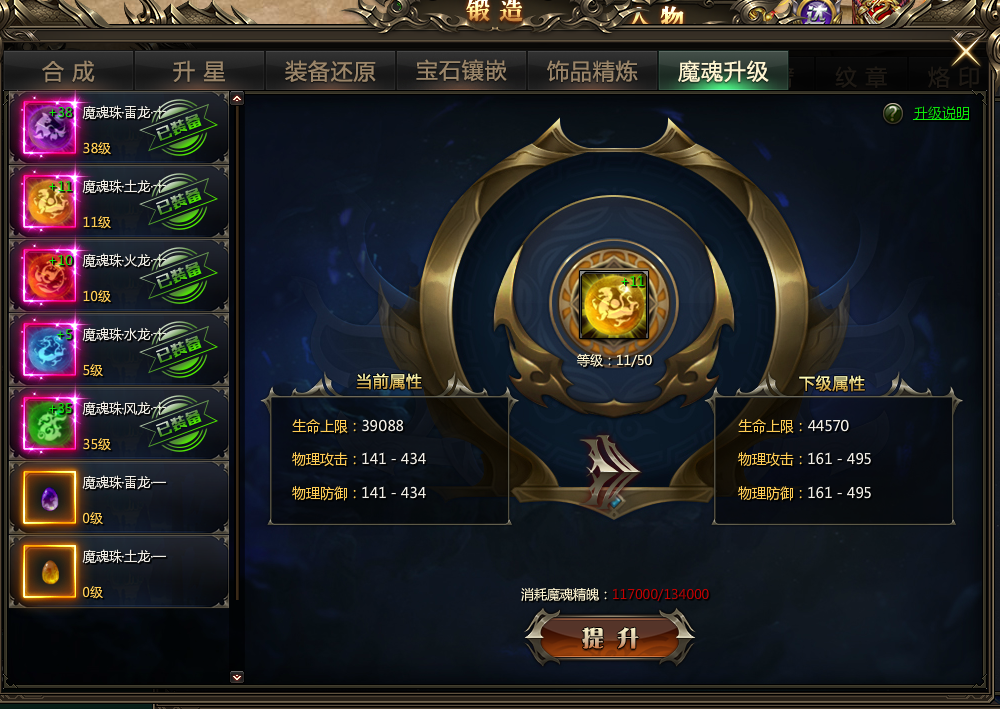The height and width of the screenshot is (709, 1000).
Task: Show the 饰品精炼 tab
Action: (592, 72)
